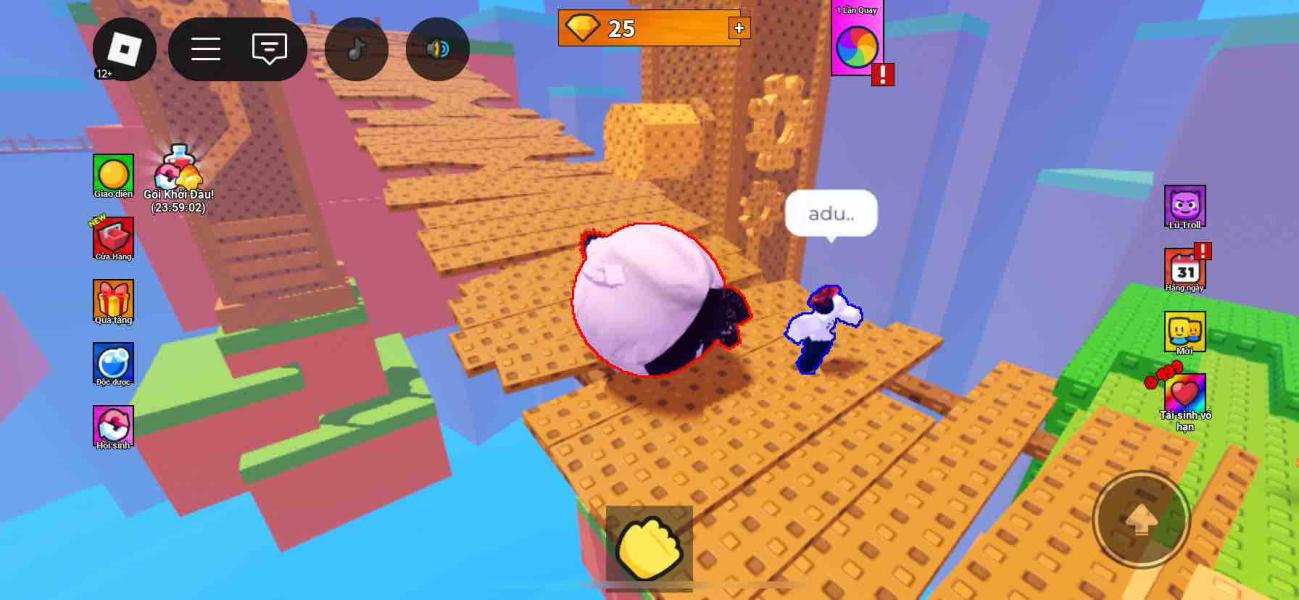Viewport: 1299px width, 600px height.
Task: Click the plus button beside the gems
Action: tap(739, 28)
